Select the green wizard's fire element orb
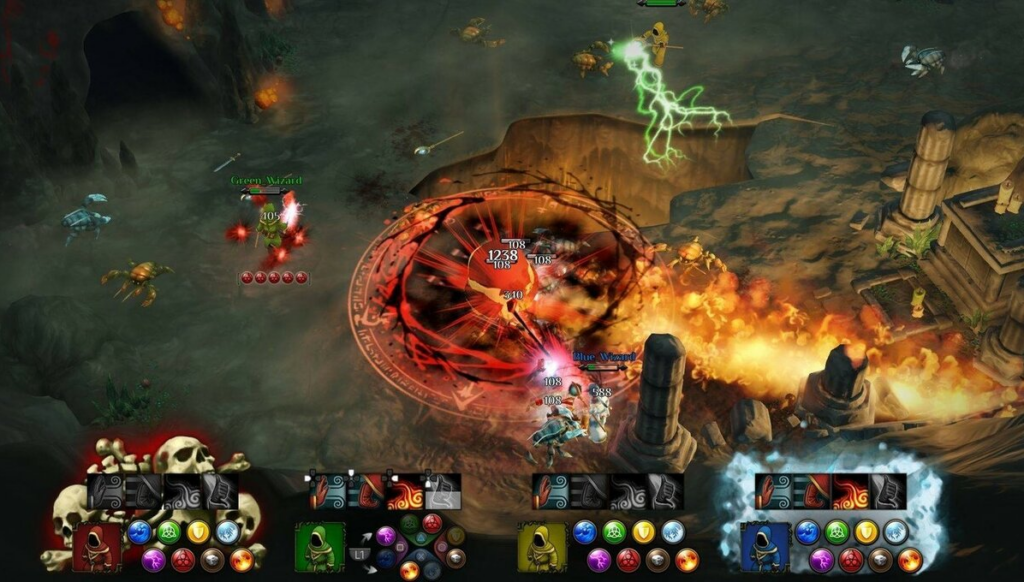This screenshot has height=582, width=1024. tap(409, 570)
